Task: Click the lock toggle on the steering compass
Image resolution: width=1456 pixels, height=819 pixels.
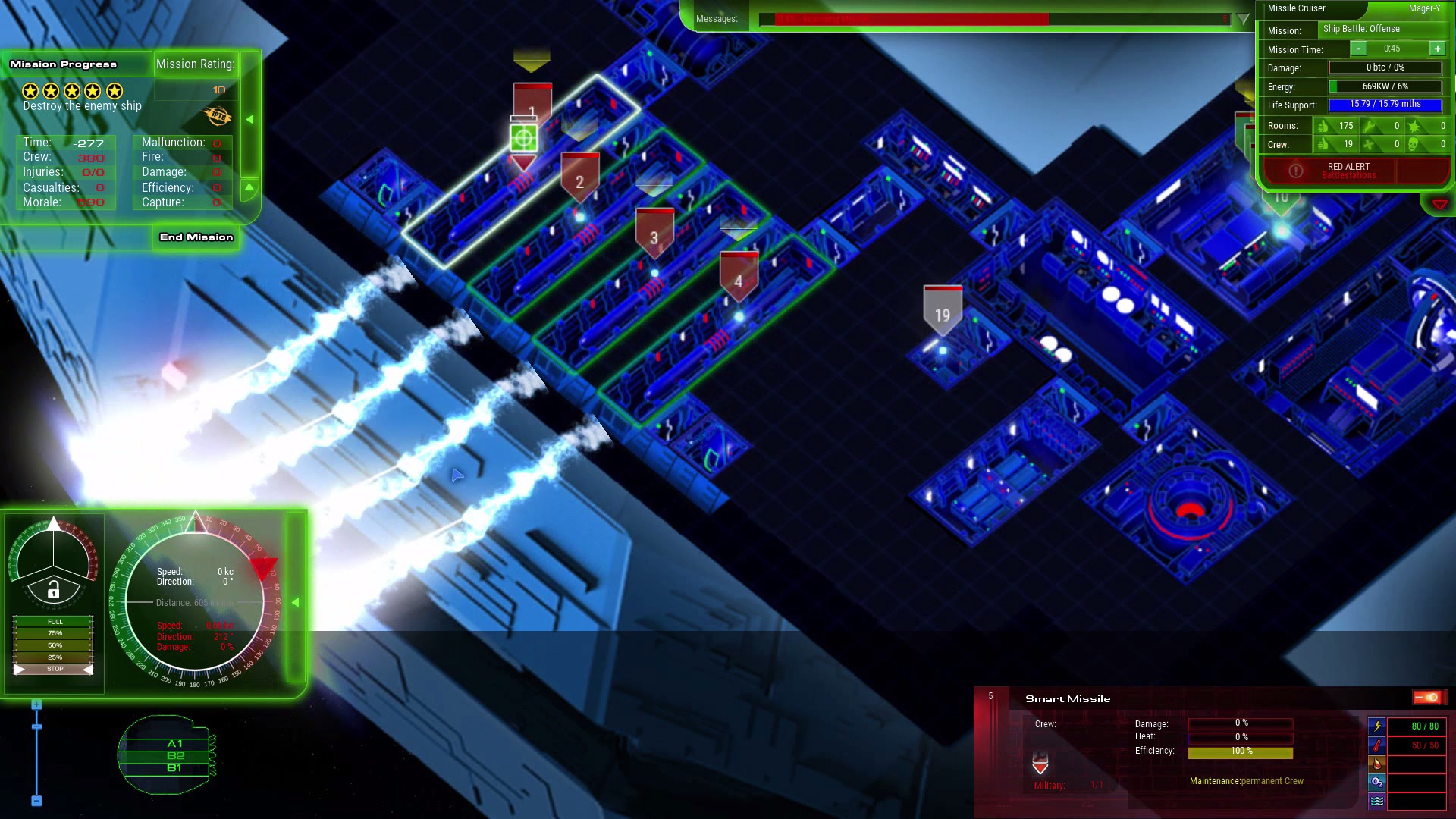Action: [53, 591]
